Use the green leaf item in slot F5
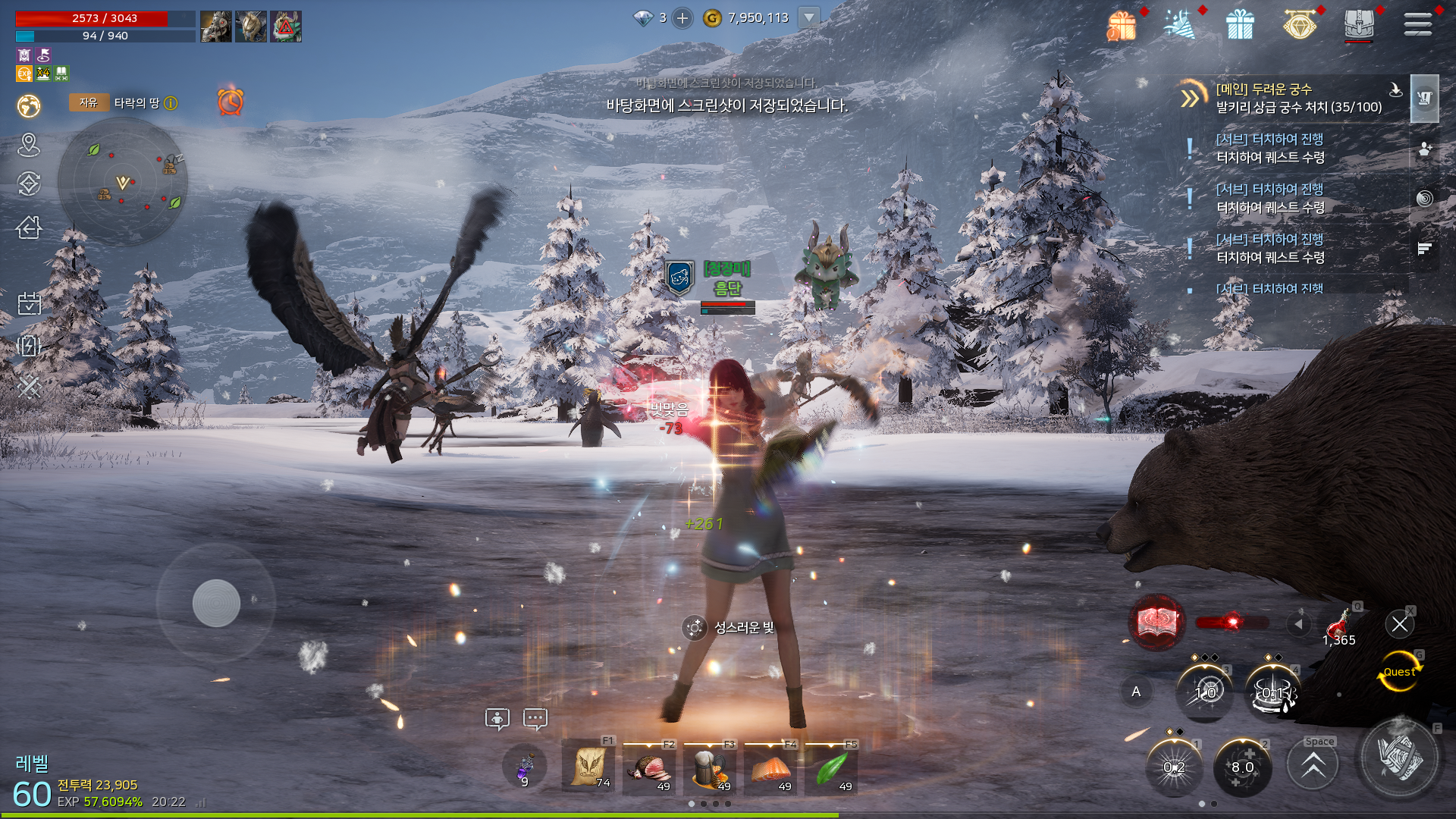 (x=832, y=768)
